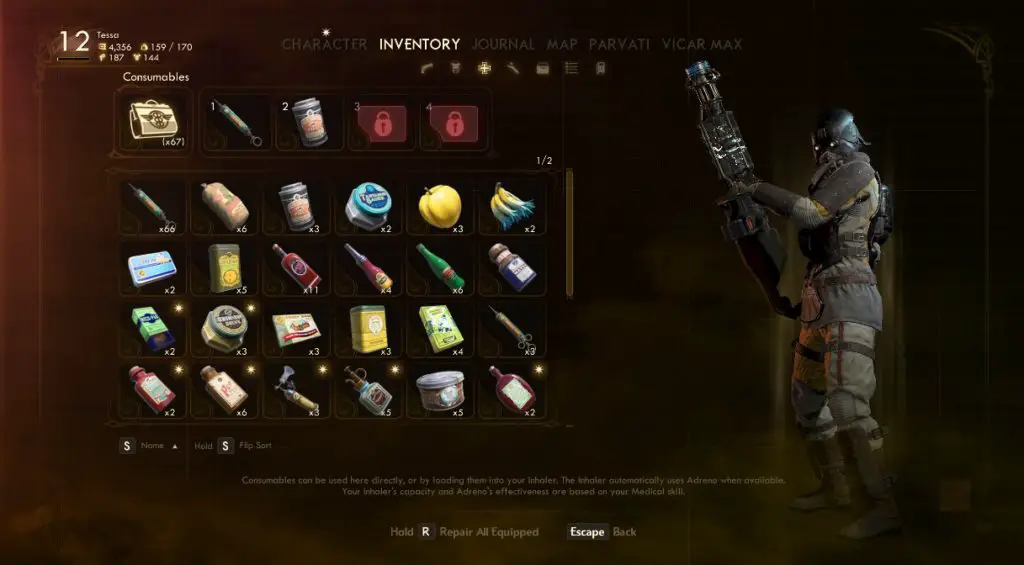The image size is (1024, 565).
Task: Select the green cereal box item
Action: coord(439,328)
